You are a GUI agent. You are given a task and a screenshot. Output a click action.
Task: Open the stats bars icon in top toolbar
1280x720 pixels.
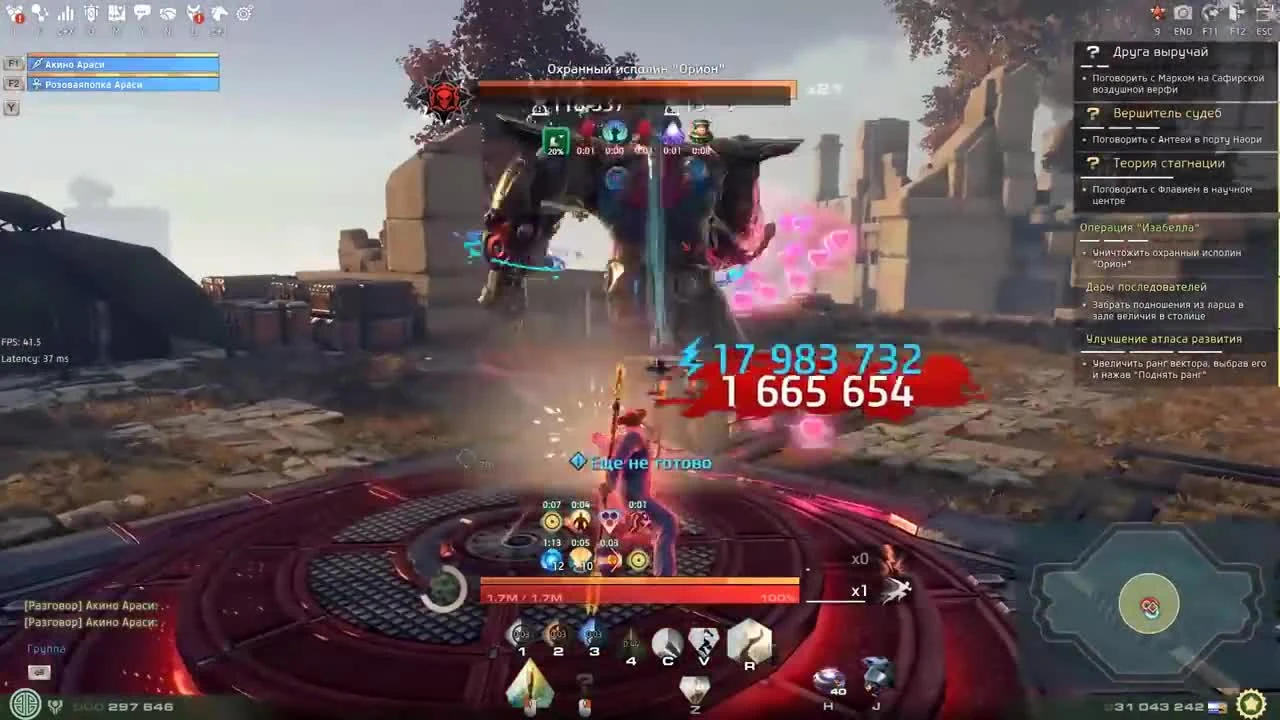65,13
